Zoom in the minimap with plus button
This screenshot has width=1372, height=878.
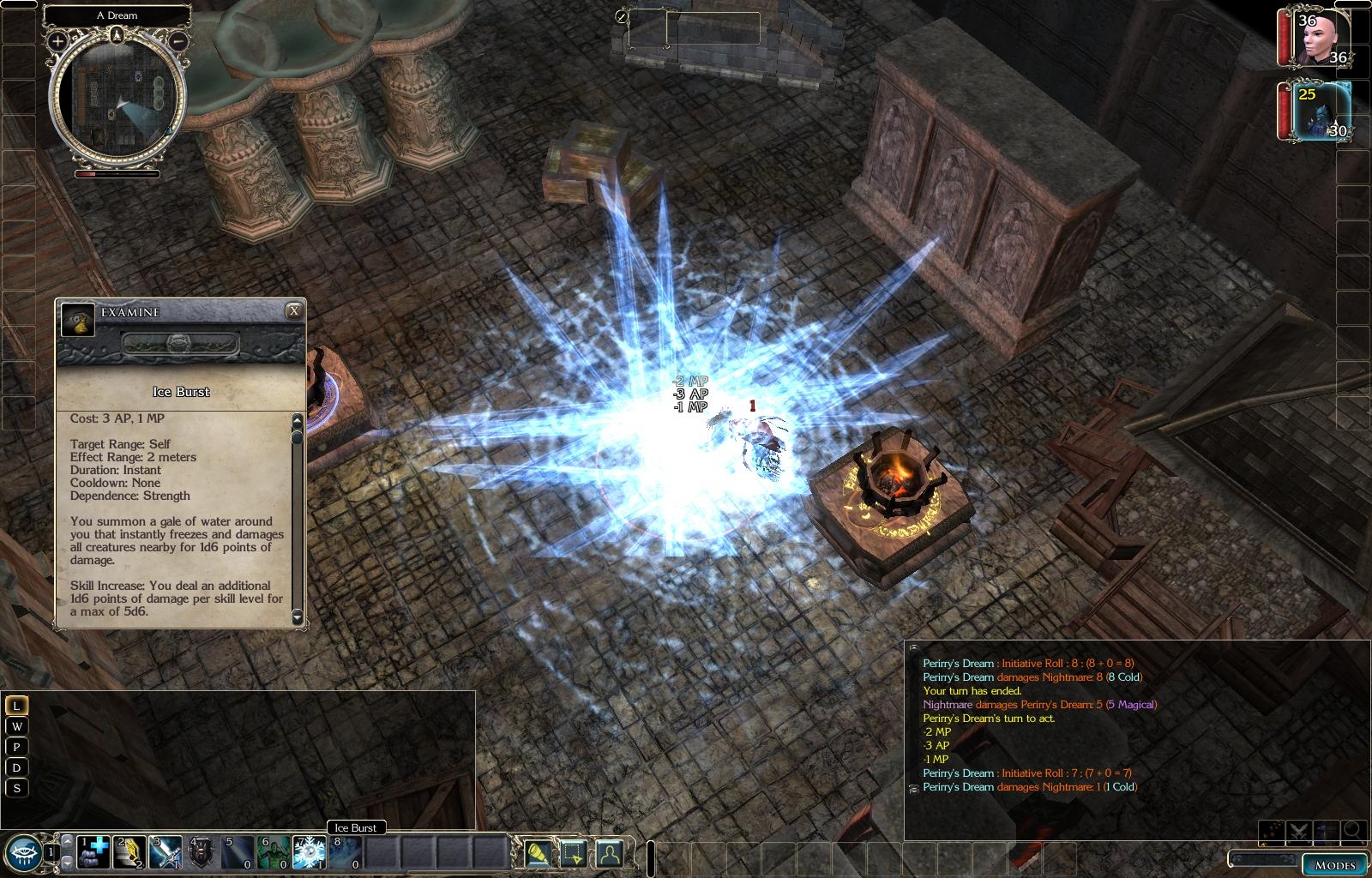pos(57,40)
